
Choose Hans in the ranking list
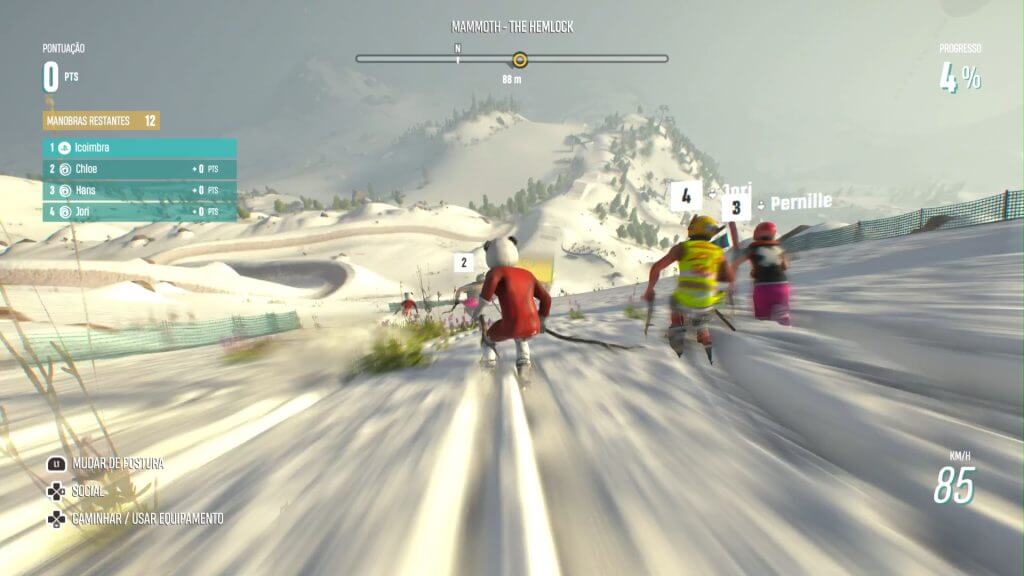pyautogui.click(x=140, y=190)
